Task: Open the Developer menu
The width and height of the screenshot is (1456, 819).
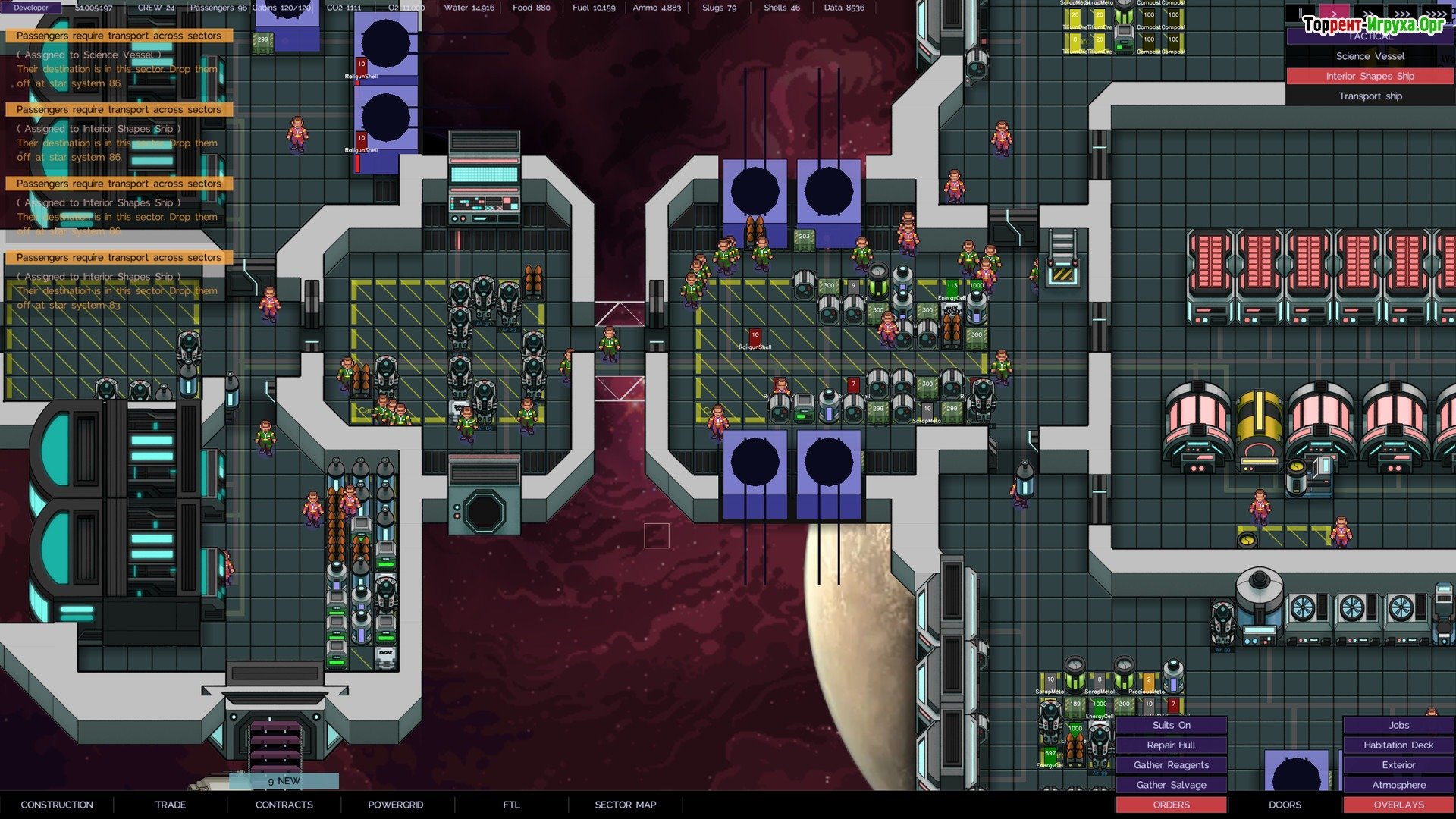Action: tap(31, 8)
